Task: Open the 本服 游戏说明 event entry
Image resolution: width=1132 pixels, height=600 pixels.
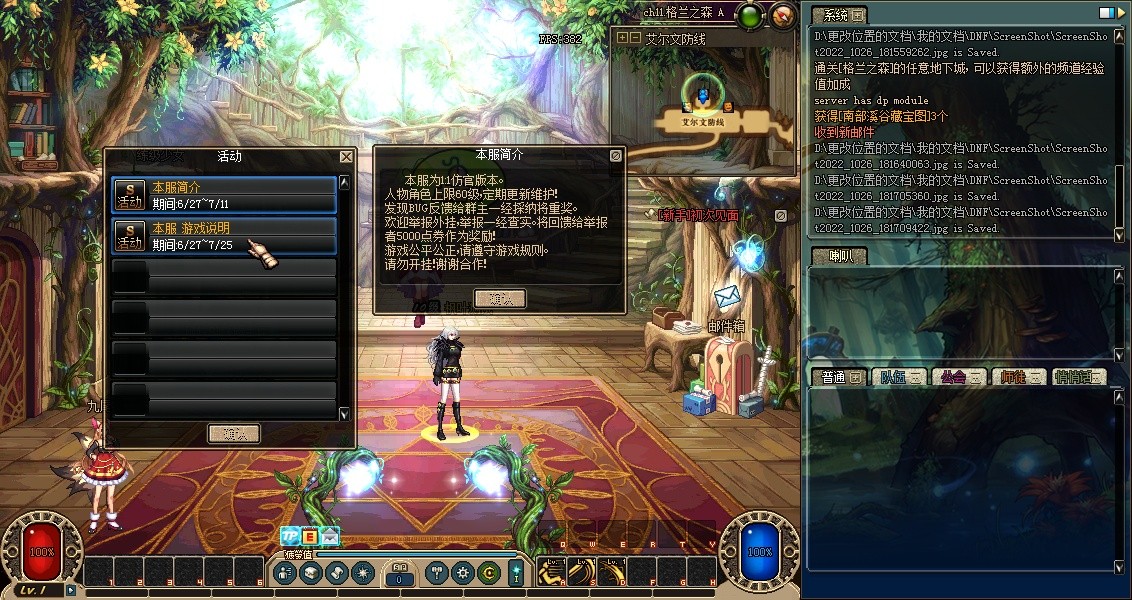Action: point(223,237)
